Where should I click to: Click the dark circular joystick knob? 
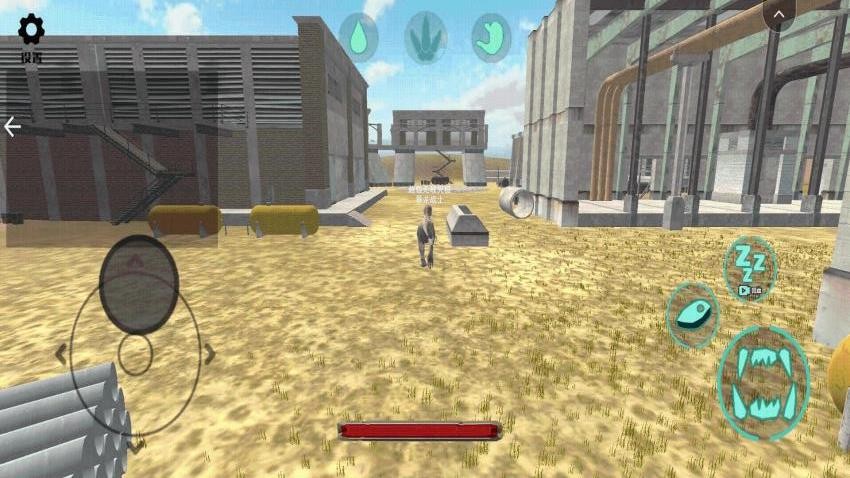pos(139,284)
